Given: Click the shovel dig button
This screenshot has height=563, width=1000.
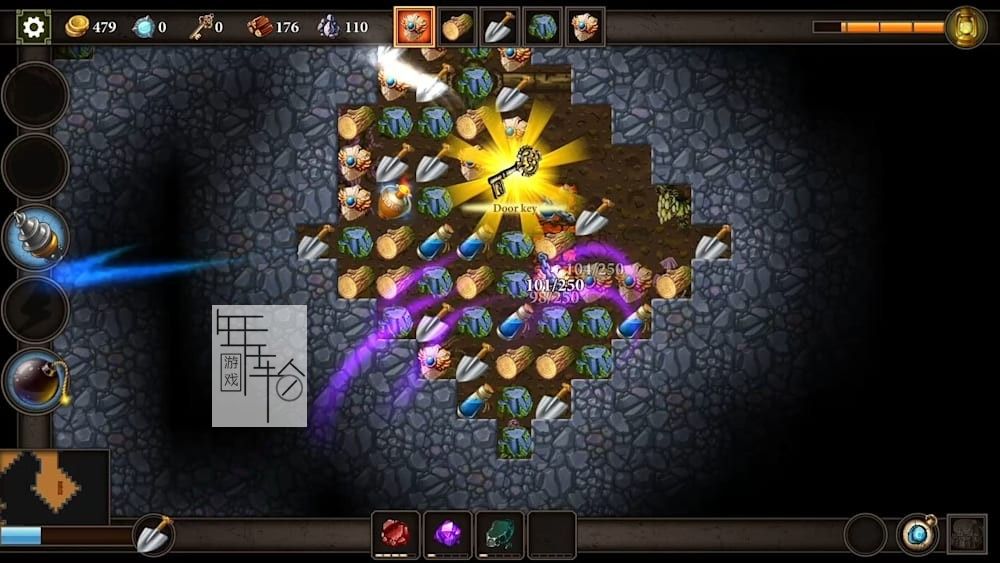Looking at the screenshot, I should 154,536.
